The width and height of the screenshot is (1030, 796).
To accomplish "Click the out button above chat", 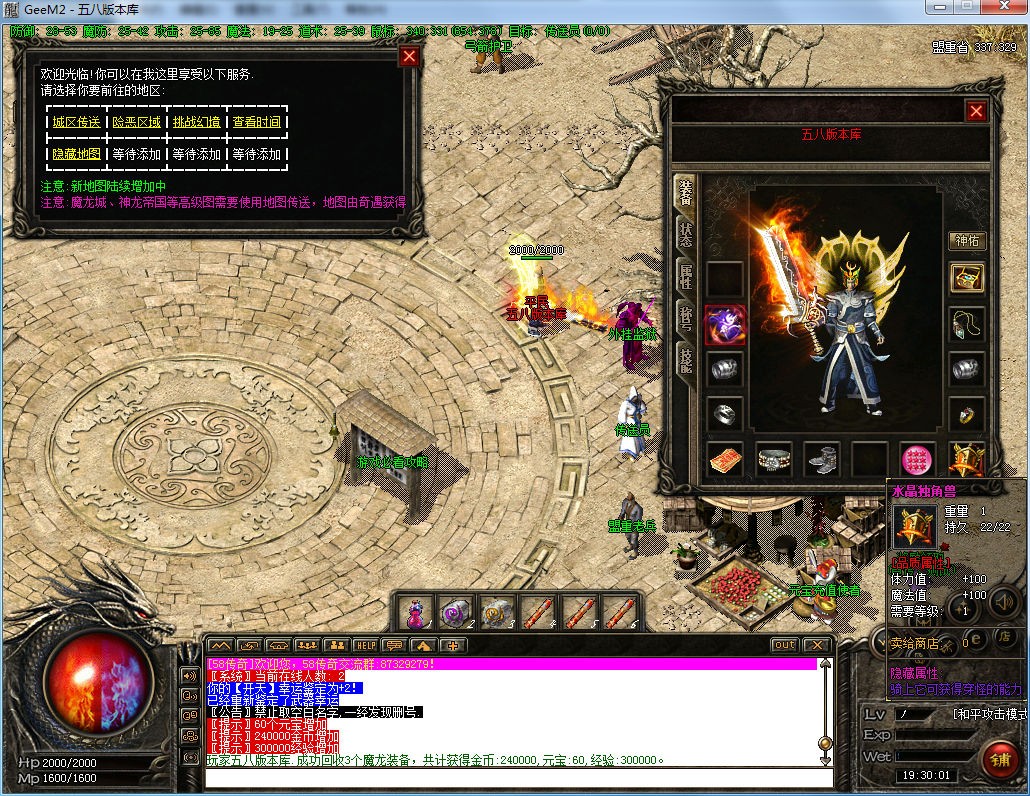I will [785, 645].
